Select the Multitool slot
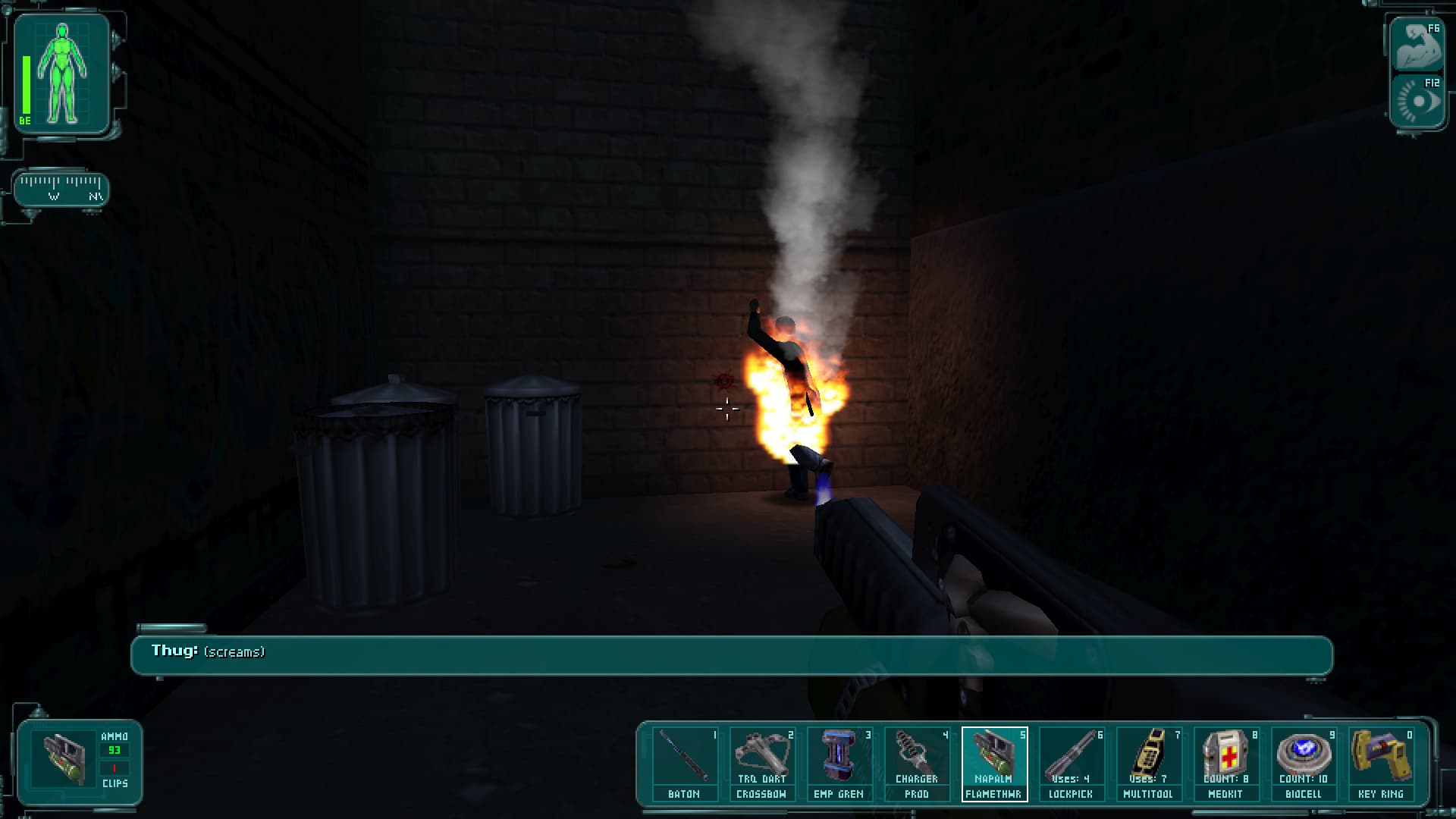Image resolution: width=1456 pixels, height=819 pixels. click(1148, 763)
